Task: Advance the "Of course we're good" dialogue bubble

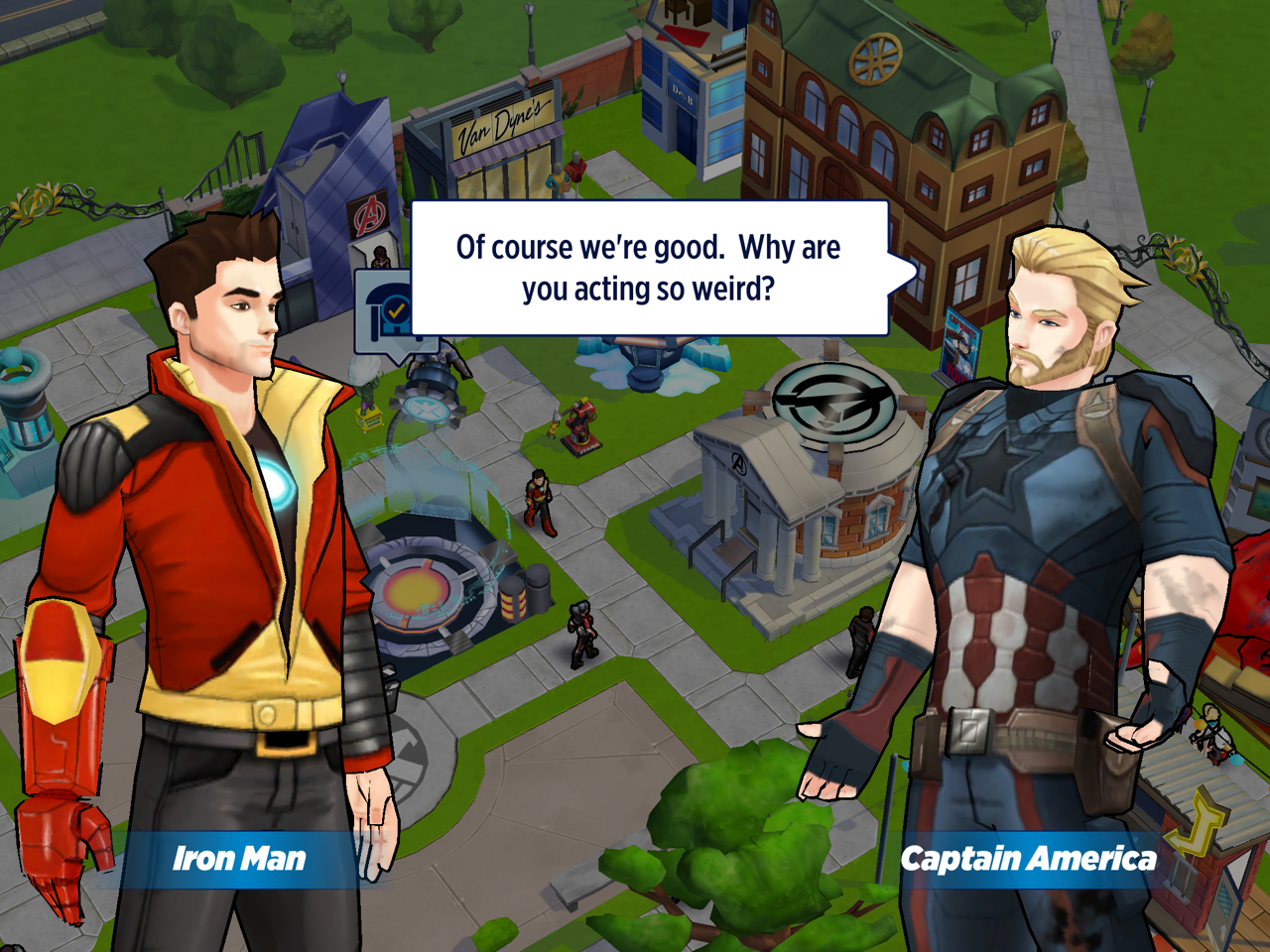Action: (649, 268)
